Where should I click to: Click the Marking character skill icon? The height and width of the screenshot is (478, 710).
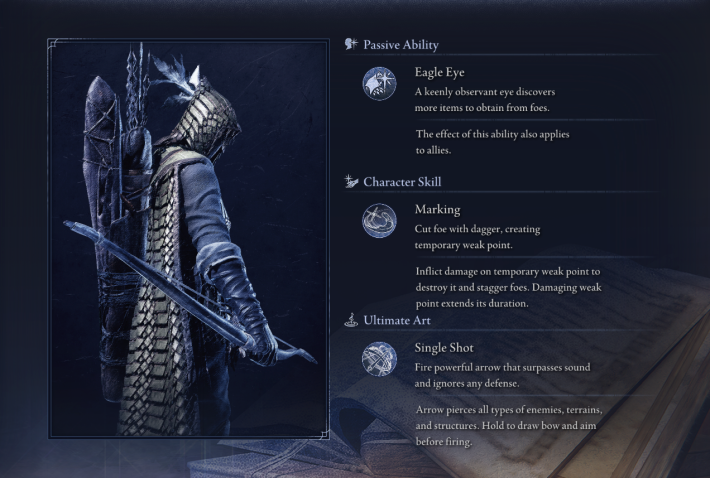click(379, 220)
